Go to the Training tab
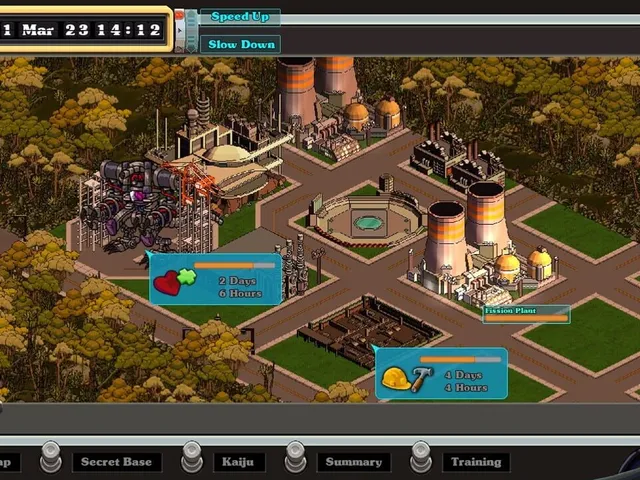This screenshot has height=480, width=640. (475, 462)
